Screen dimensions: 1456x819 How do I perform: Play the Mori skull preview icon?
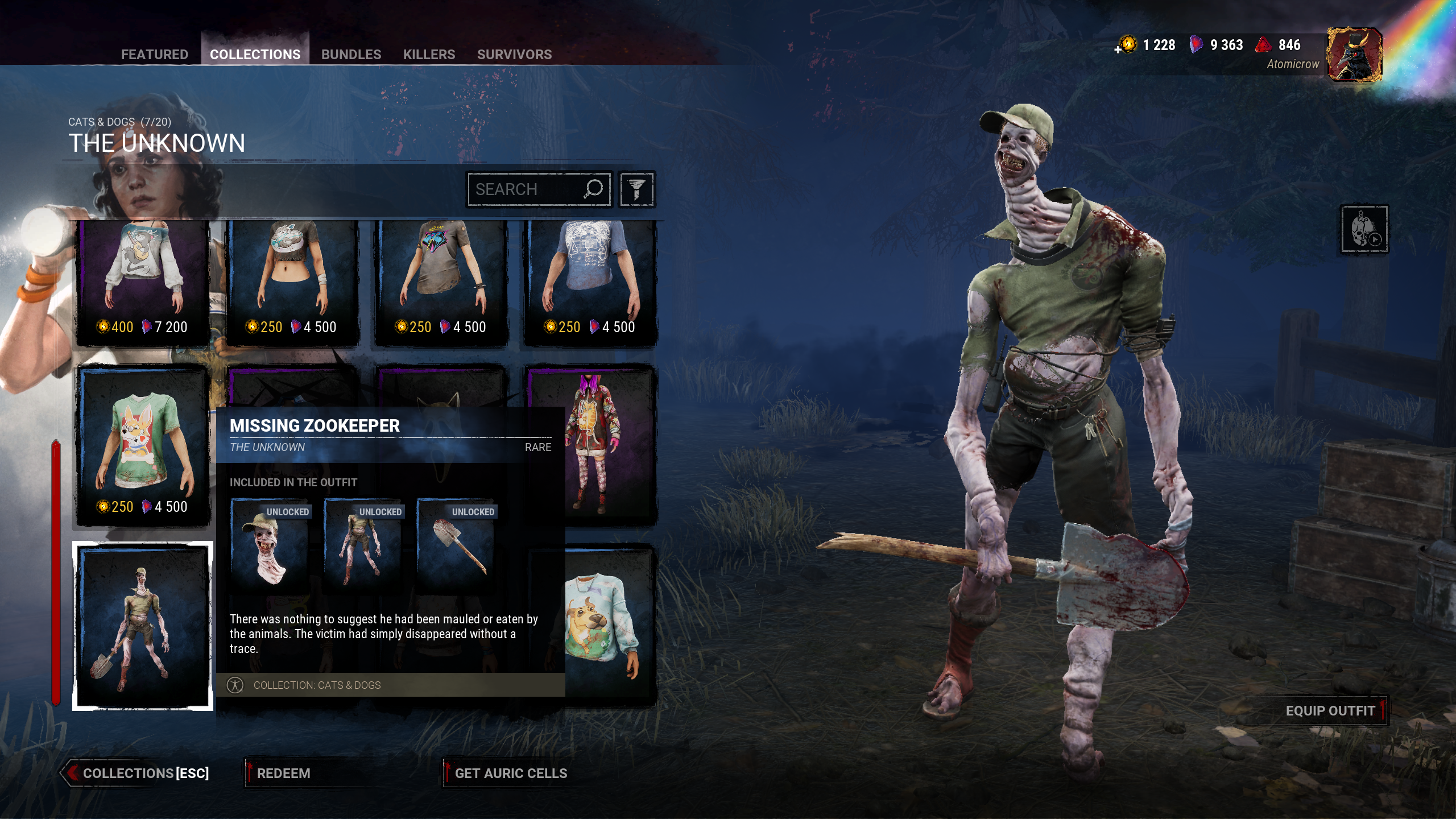click(x=1364, y=229)
